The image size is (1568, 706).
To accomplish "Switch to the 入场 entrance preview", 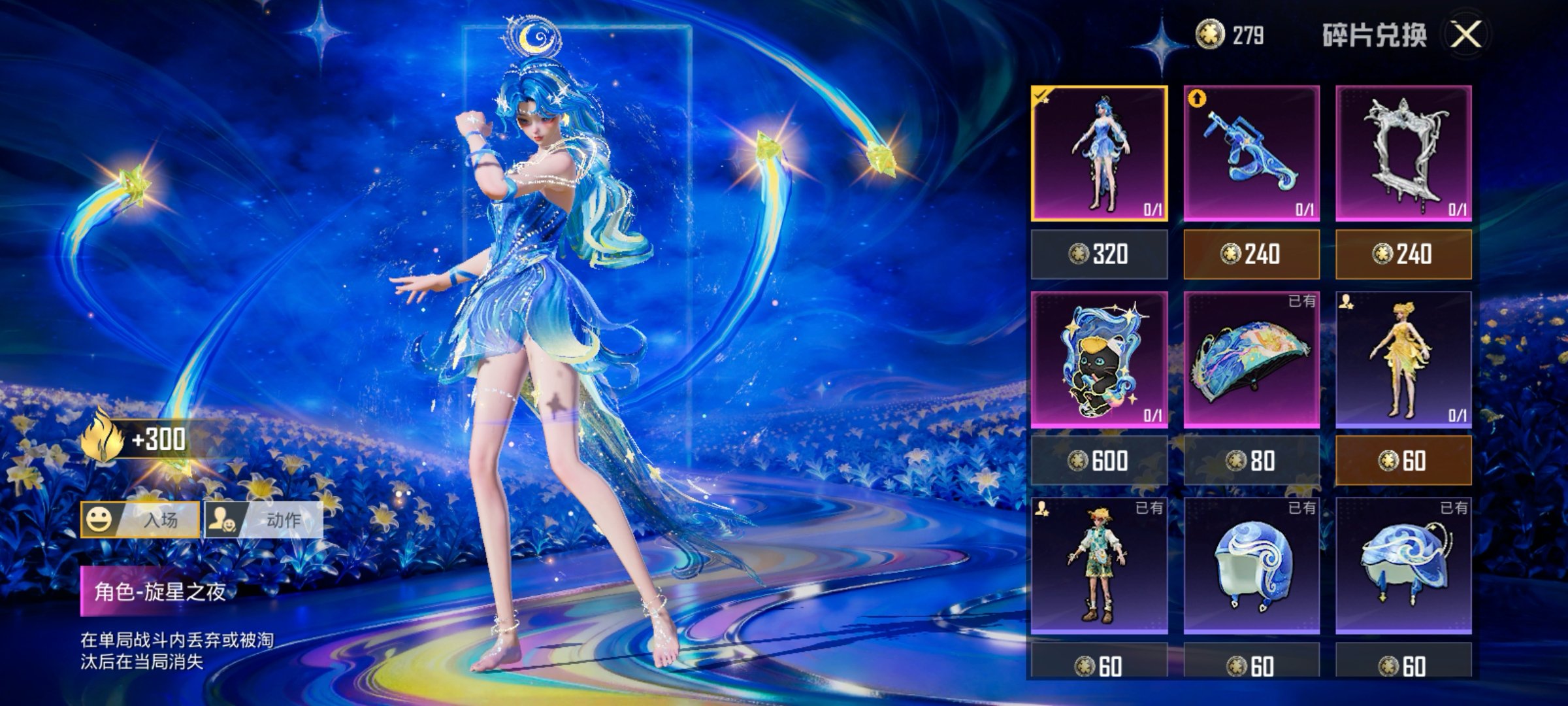I will [140, 520].
